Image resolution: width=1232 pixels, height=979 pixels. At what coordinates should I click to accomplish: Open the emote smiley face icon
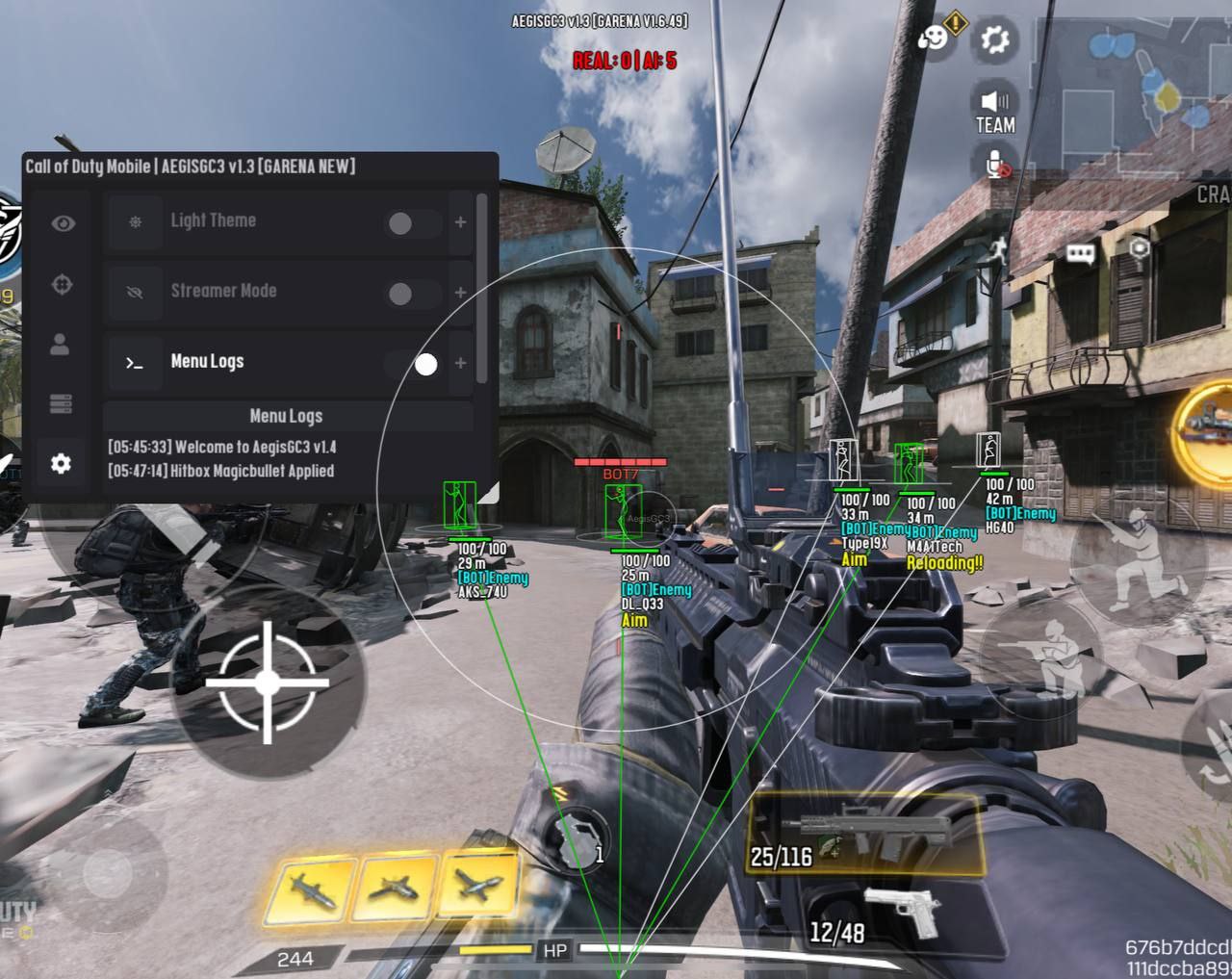933,39
